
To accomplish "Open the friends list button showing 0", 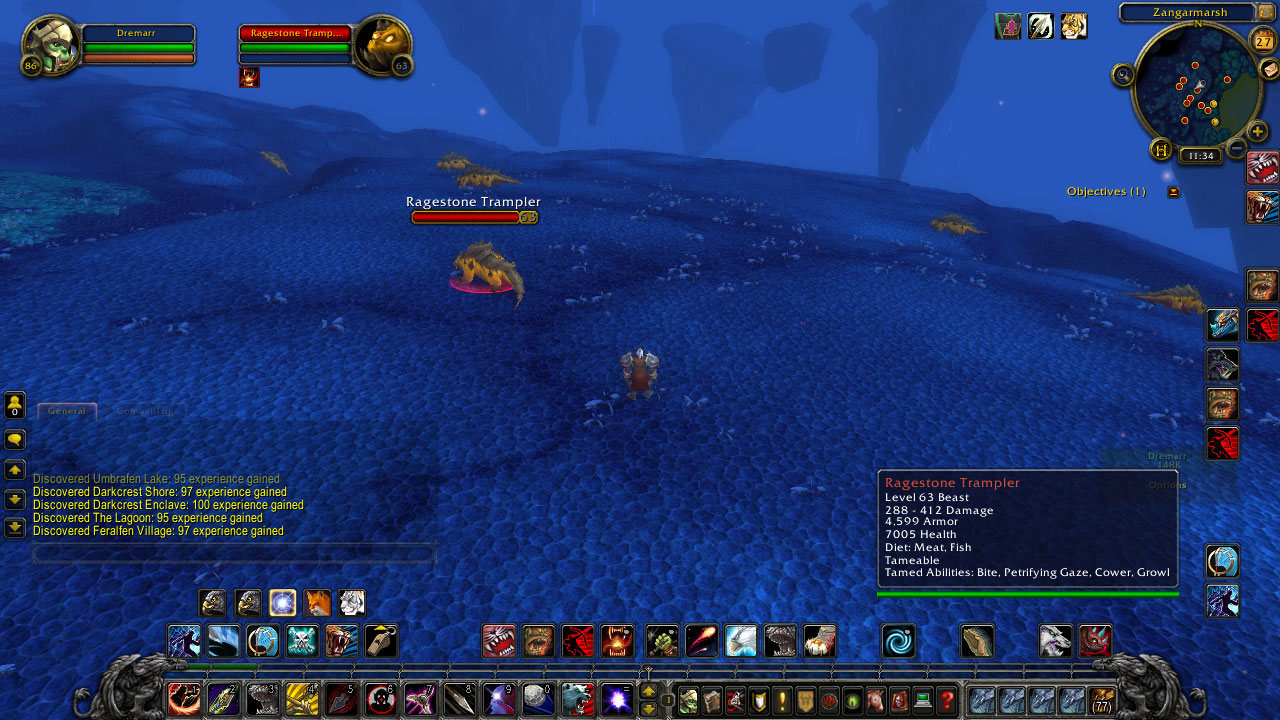I will (x=15, y=405).
